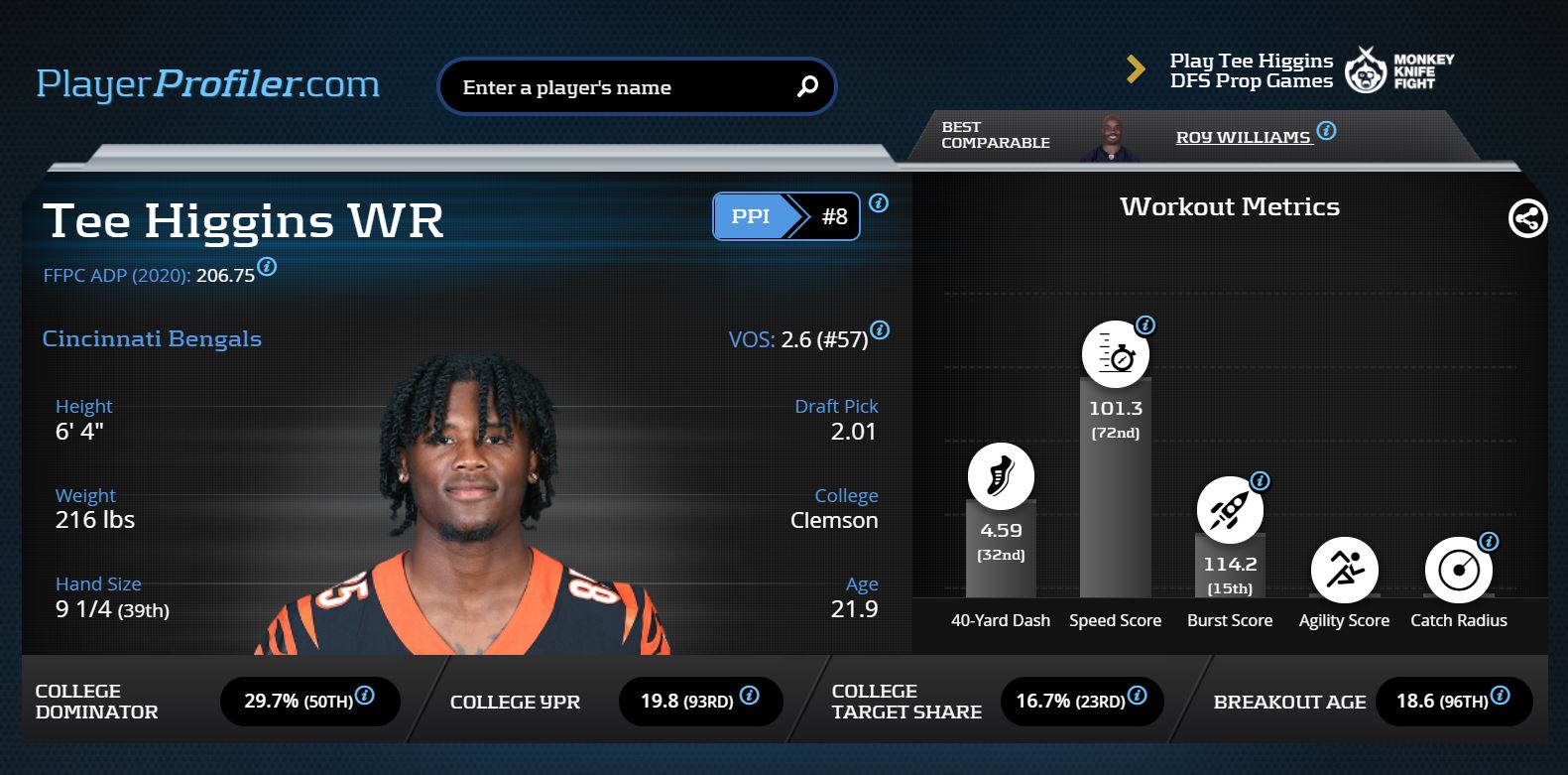
Task: Show info for College YPR
Action: tap(750, 696)
